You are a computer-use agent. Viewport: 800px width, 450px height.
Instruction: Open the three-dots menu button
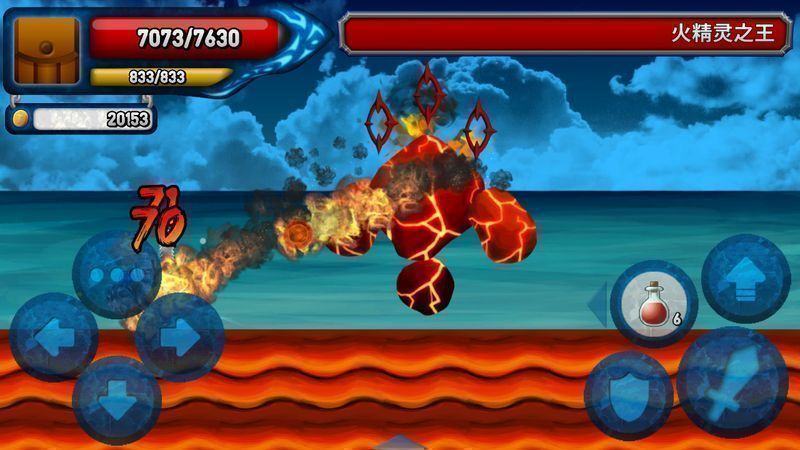click(116, 274)
